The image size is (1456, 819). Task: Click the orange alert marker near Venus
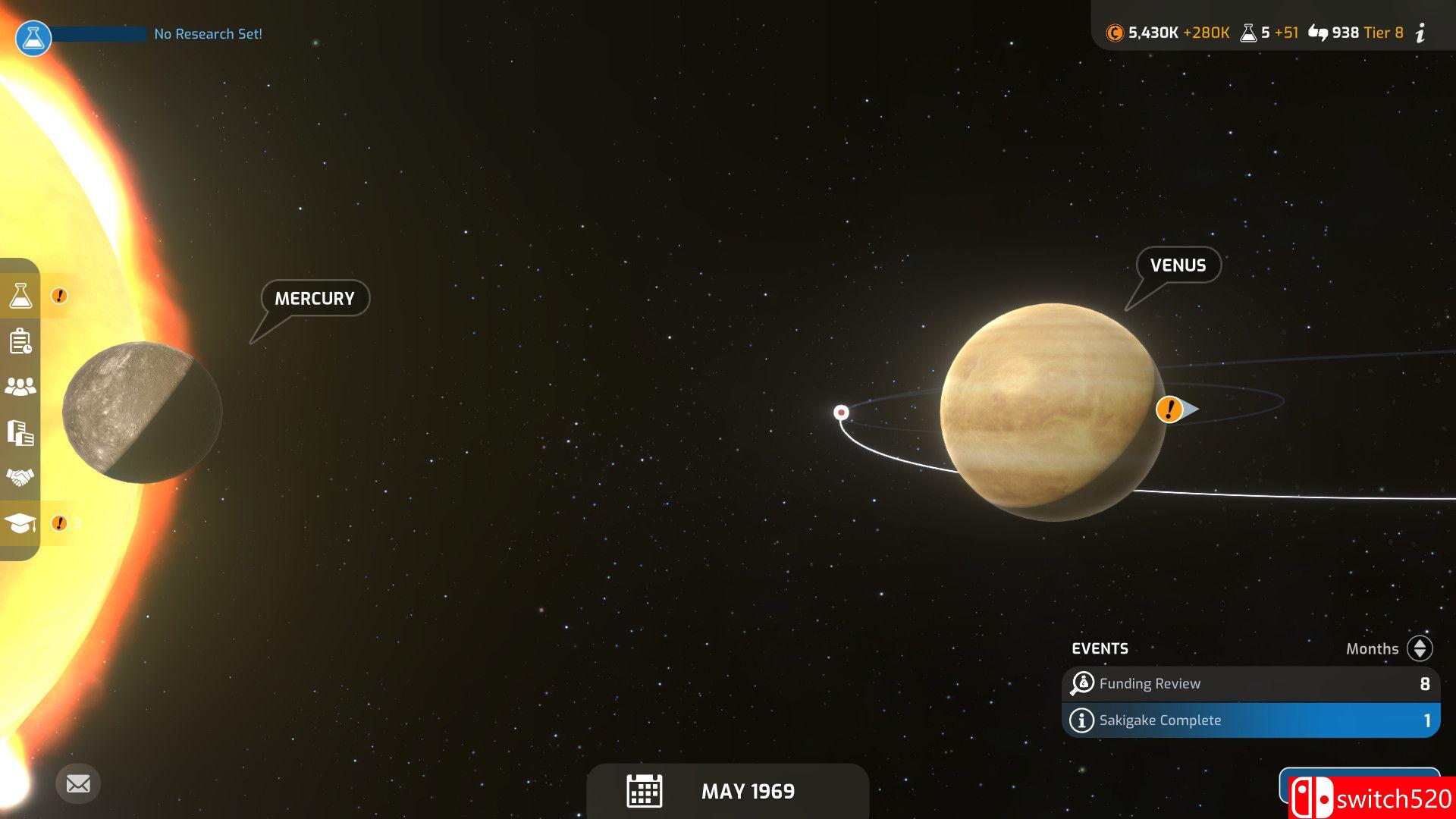1169,409
